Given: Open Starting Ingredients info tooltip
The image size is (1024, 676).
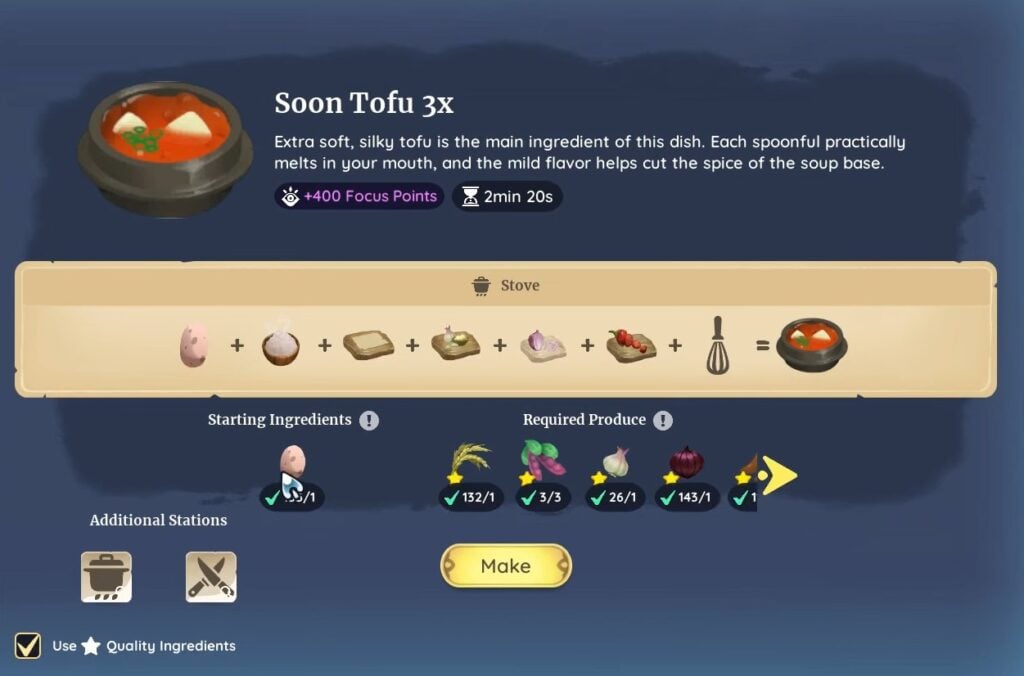Looking at the screenshot, I should coord(370,420).
